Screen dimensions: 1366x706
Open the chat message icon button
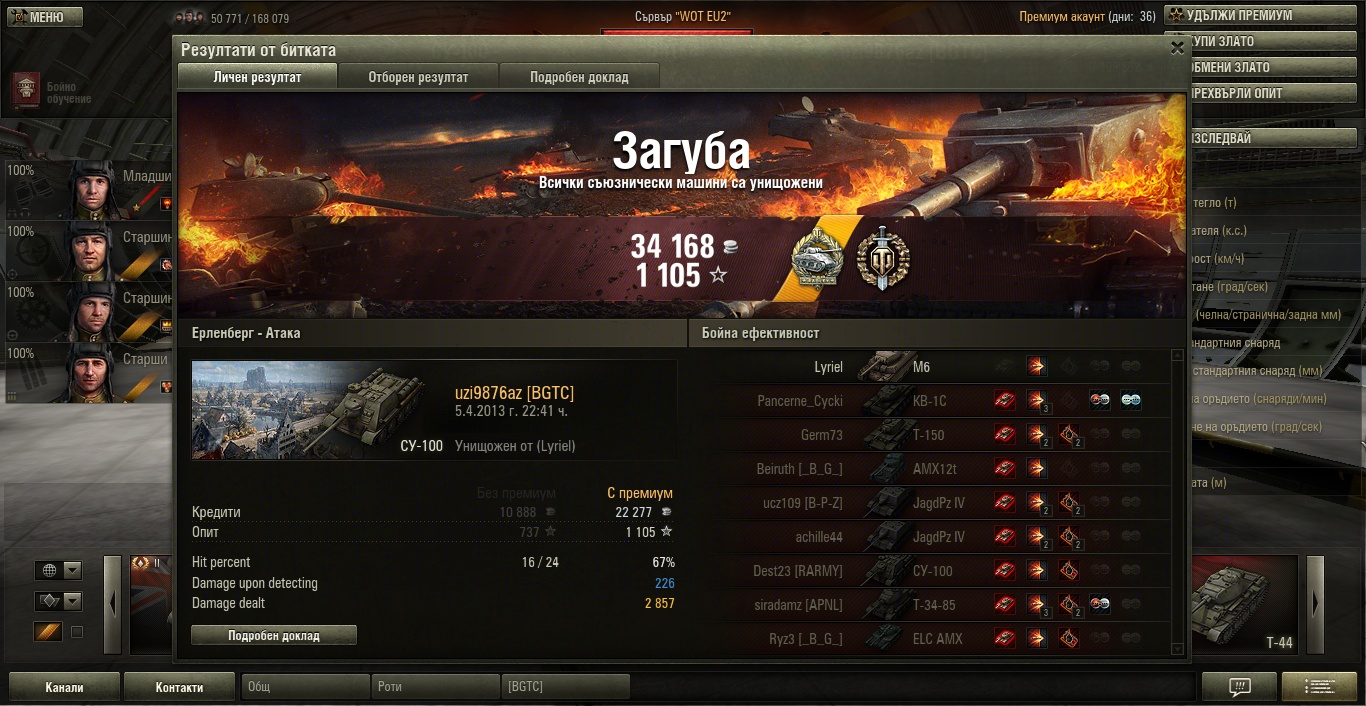click(1239, 687)
